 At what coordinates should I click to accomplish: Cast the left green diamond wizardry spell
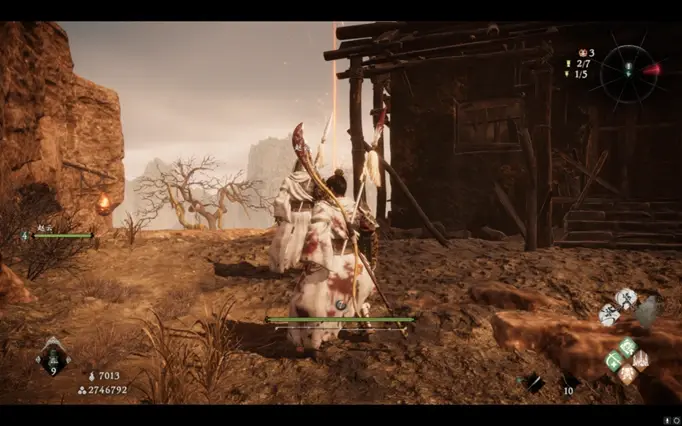[614, 360]
